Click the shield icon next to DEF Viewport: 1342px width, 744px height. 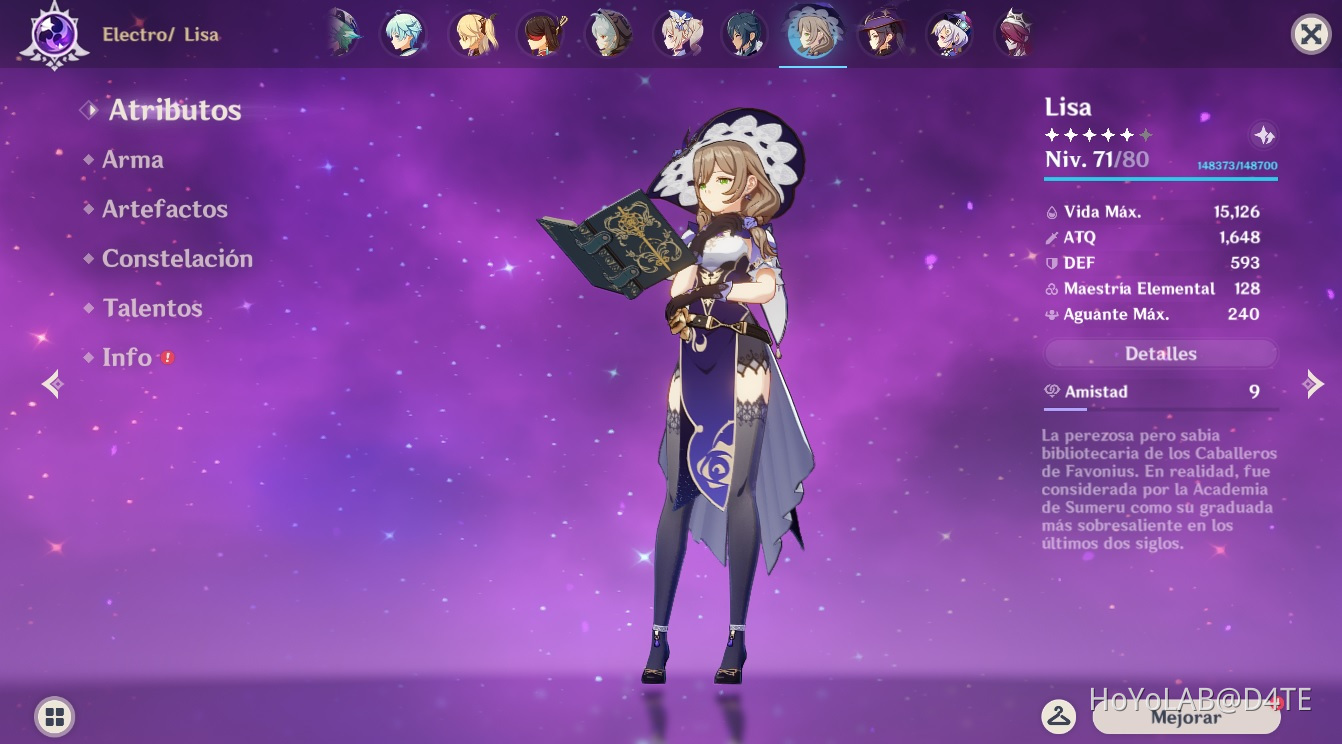tap(1053, 263)
